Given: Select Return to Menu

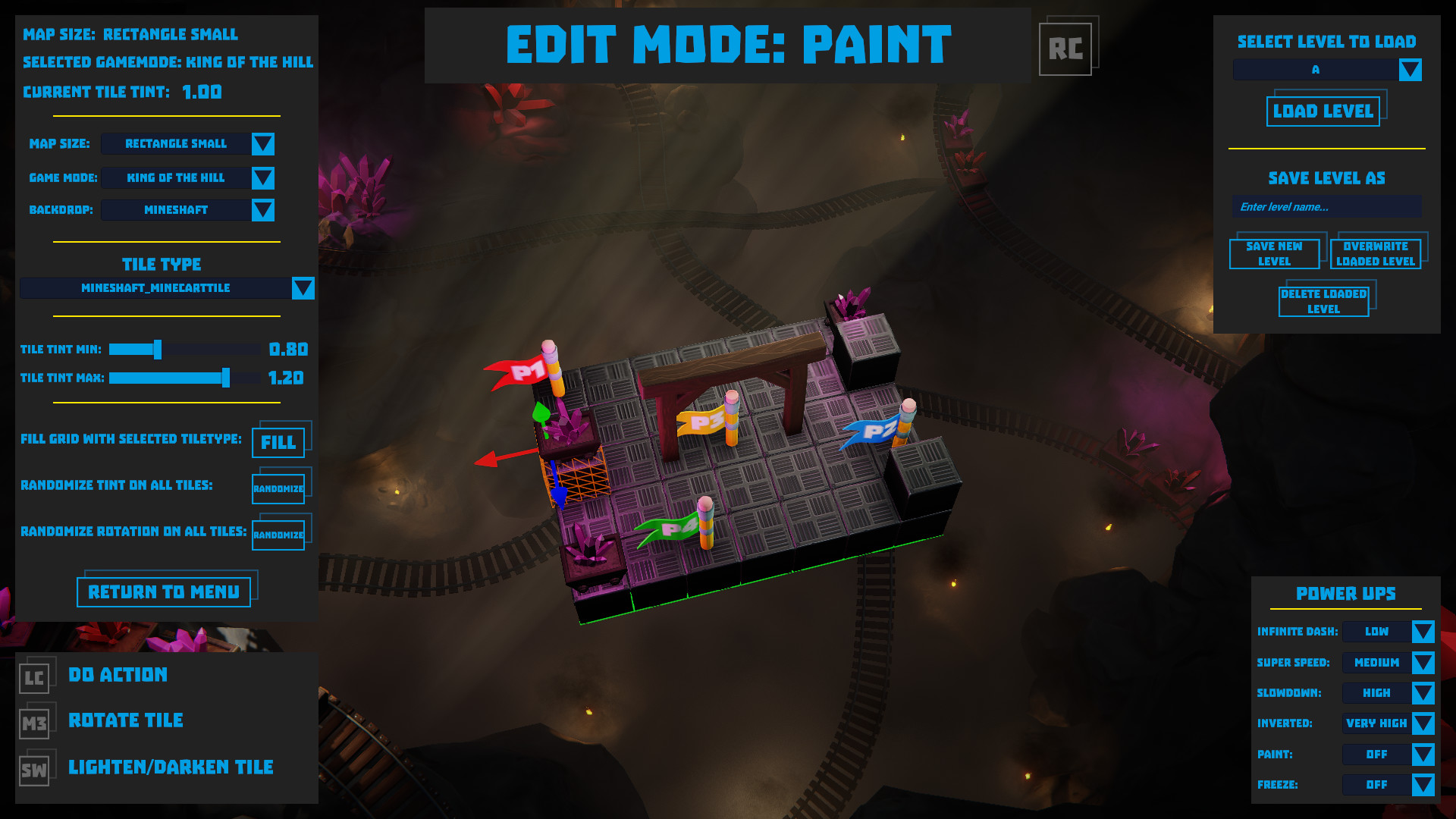Looking at the screenshot, I should [x=165, y=591].
